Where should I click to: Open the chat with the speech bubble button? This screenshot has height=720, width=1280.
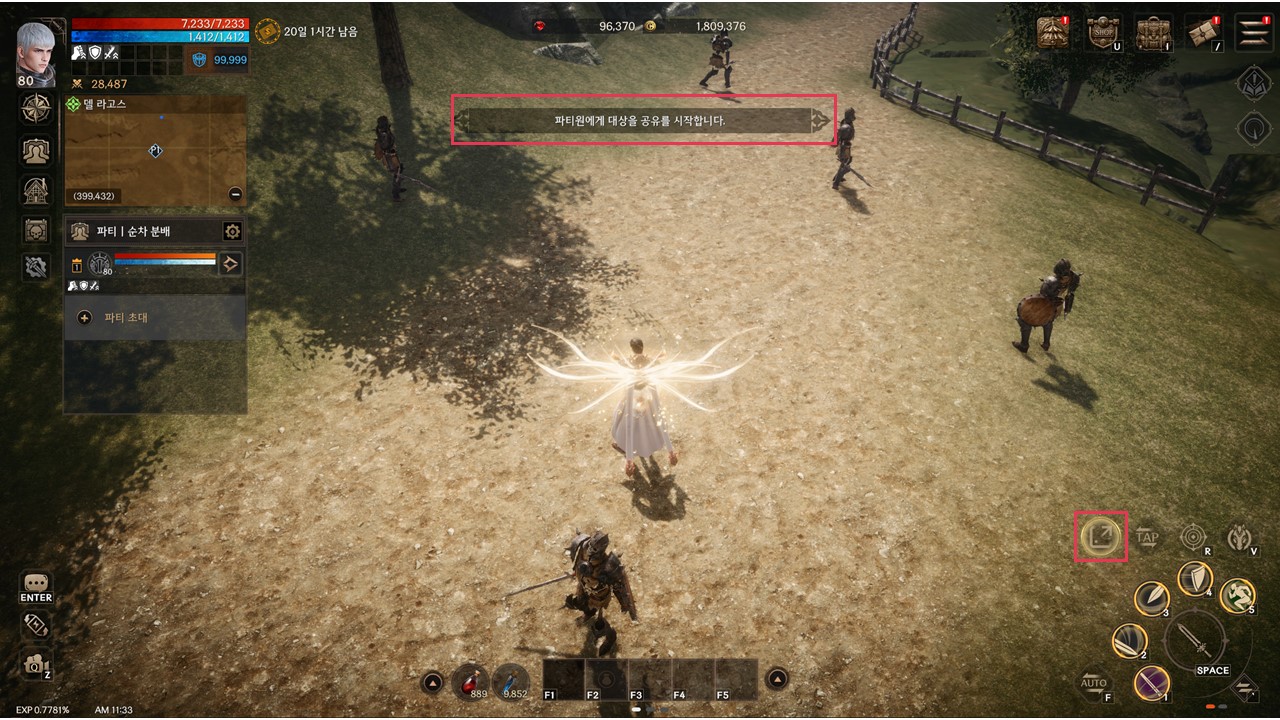point(36,583)
